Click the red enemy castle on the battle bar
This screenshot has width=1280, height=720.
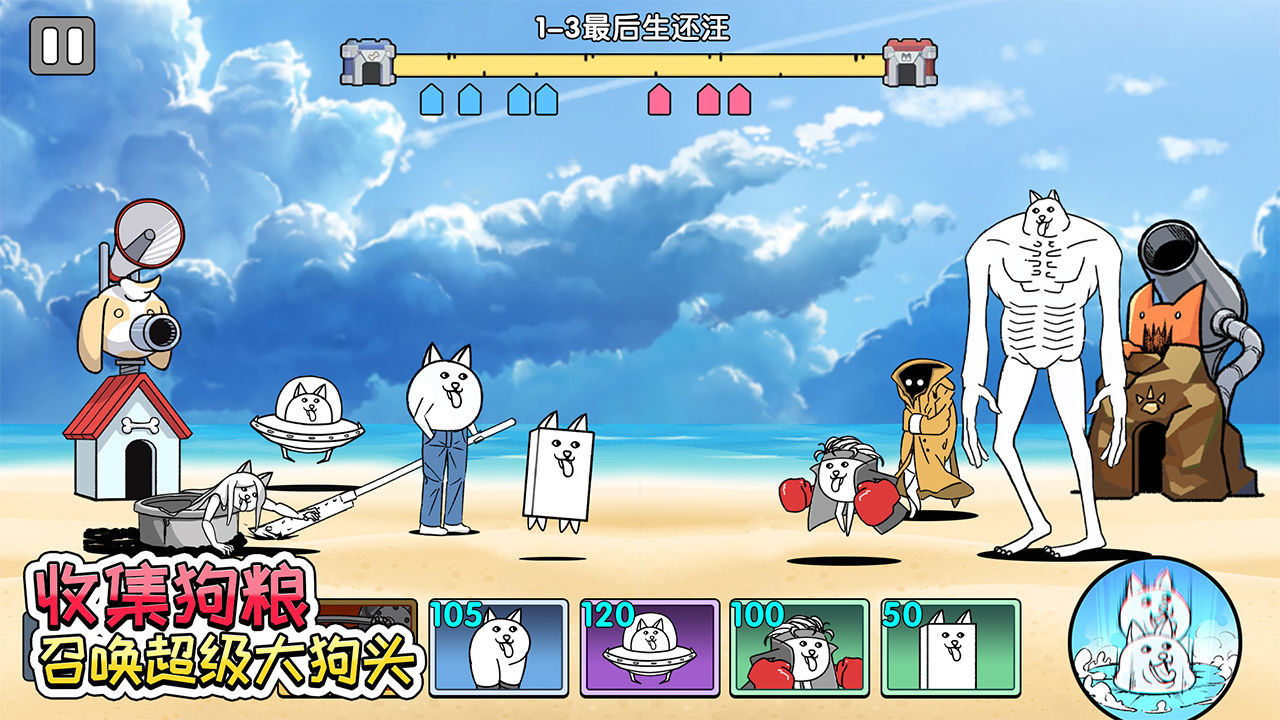click(911, 60)
